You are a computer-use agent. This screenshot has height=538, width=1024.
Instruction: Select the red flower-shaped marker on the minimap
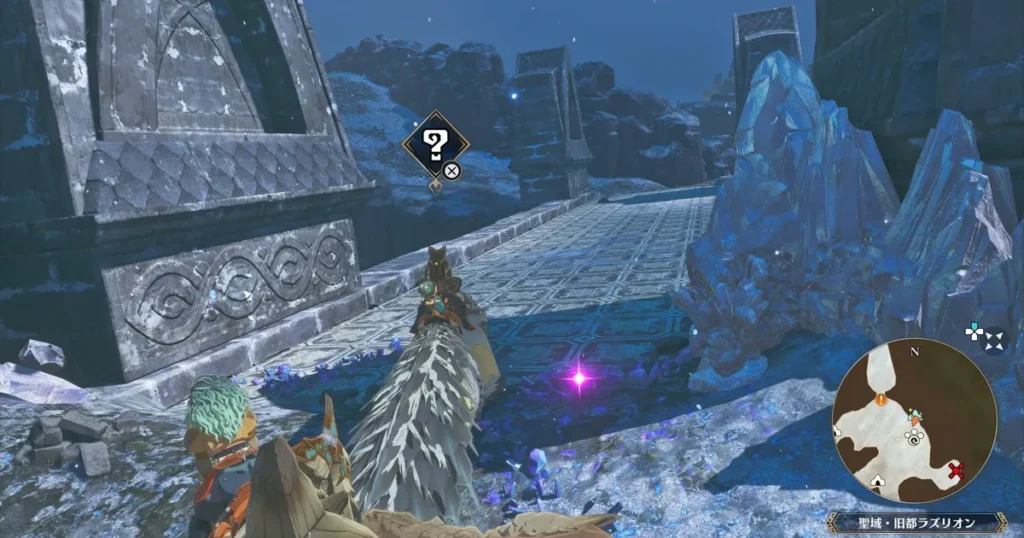coord(955,470)
